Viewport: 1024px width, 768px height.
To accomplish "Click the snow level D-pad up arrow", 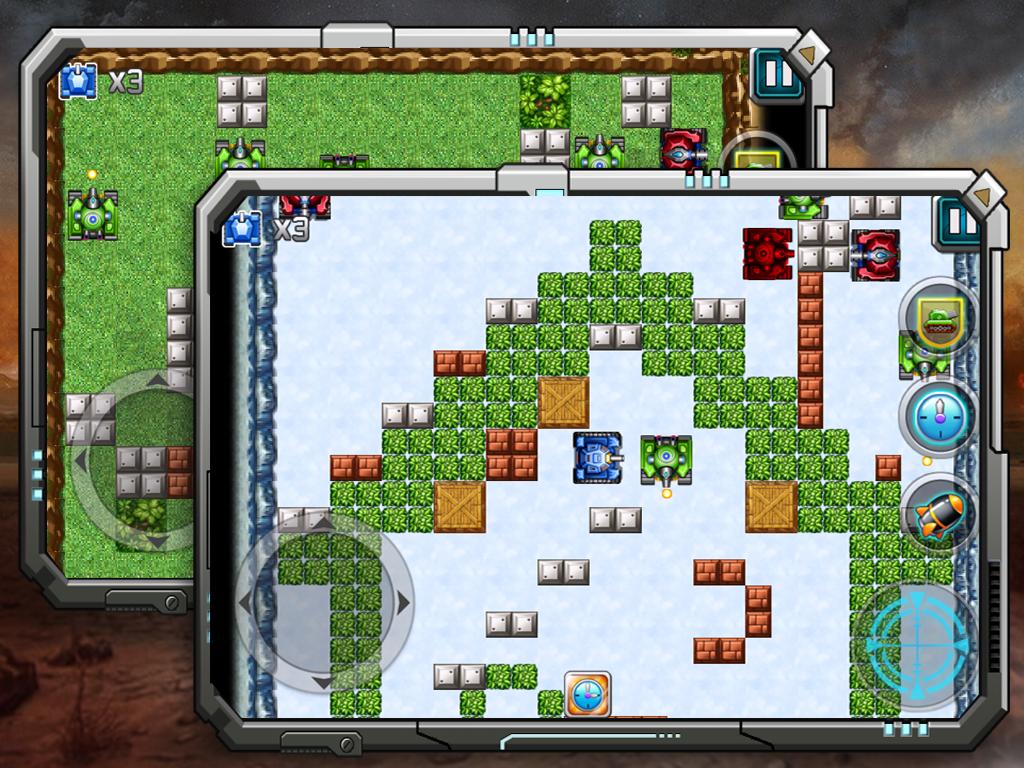I will (321, 522).
